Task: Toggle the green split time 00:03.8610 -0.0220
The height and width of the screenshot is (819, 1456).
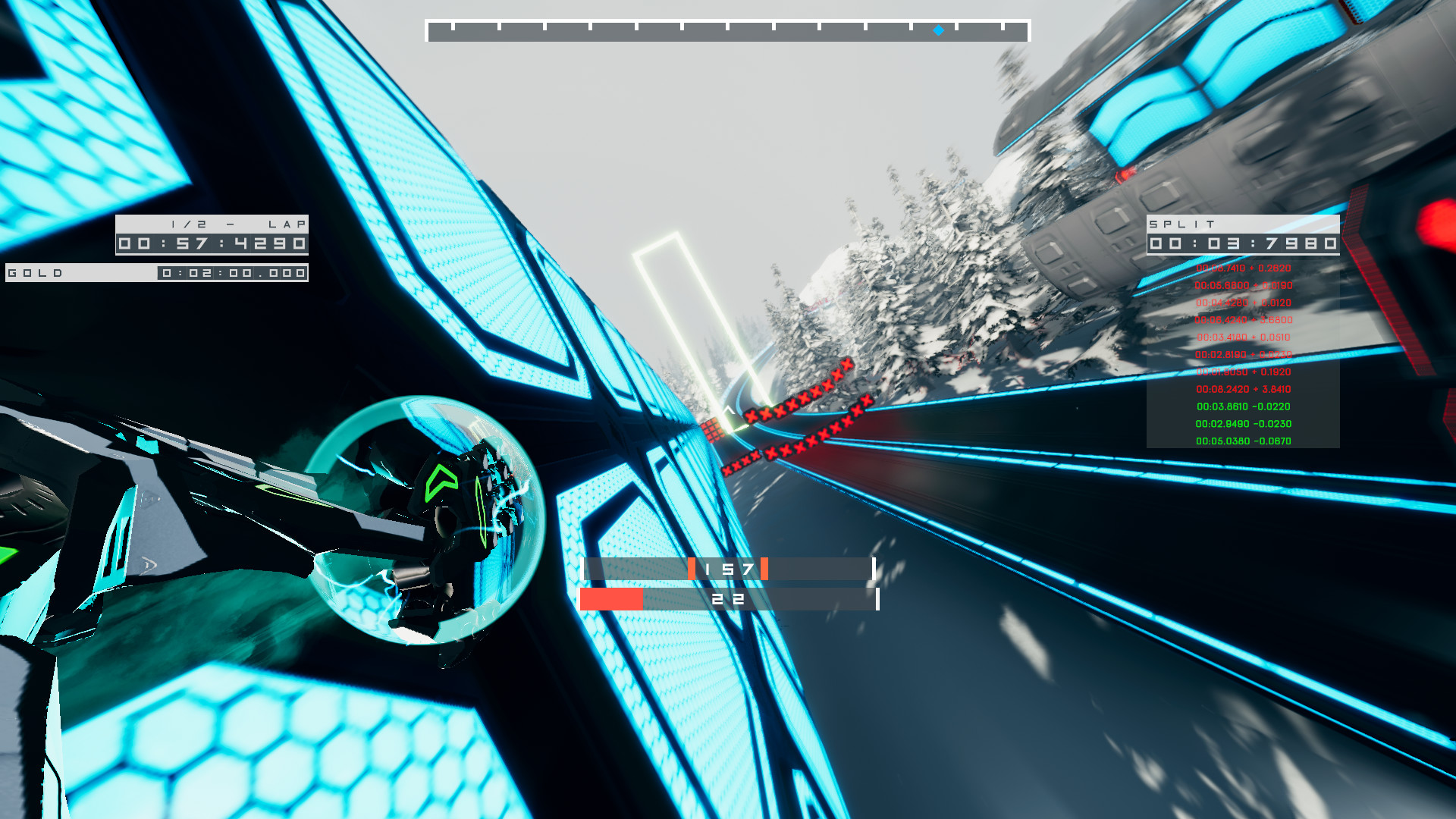Action: point(1243,406)
